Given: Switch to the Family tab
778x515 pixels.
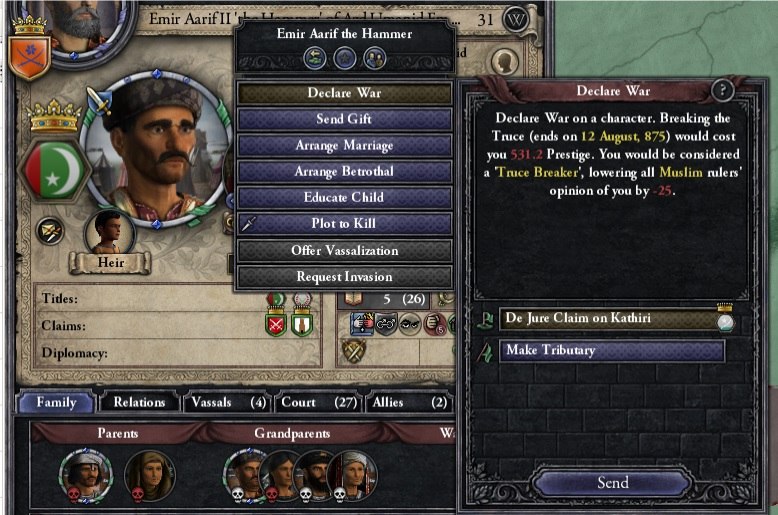Looking at the screenshot, I should (57, 402).
